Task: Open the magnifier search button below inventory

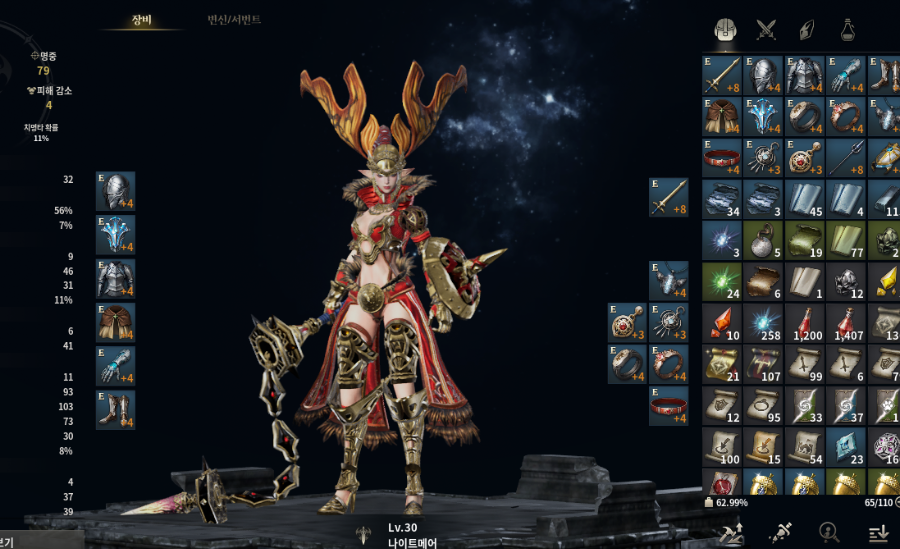Action: [828, 531]
